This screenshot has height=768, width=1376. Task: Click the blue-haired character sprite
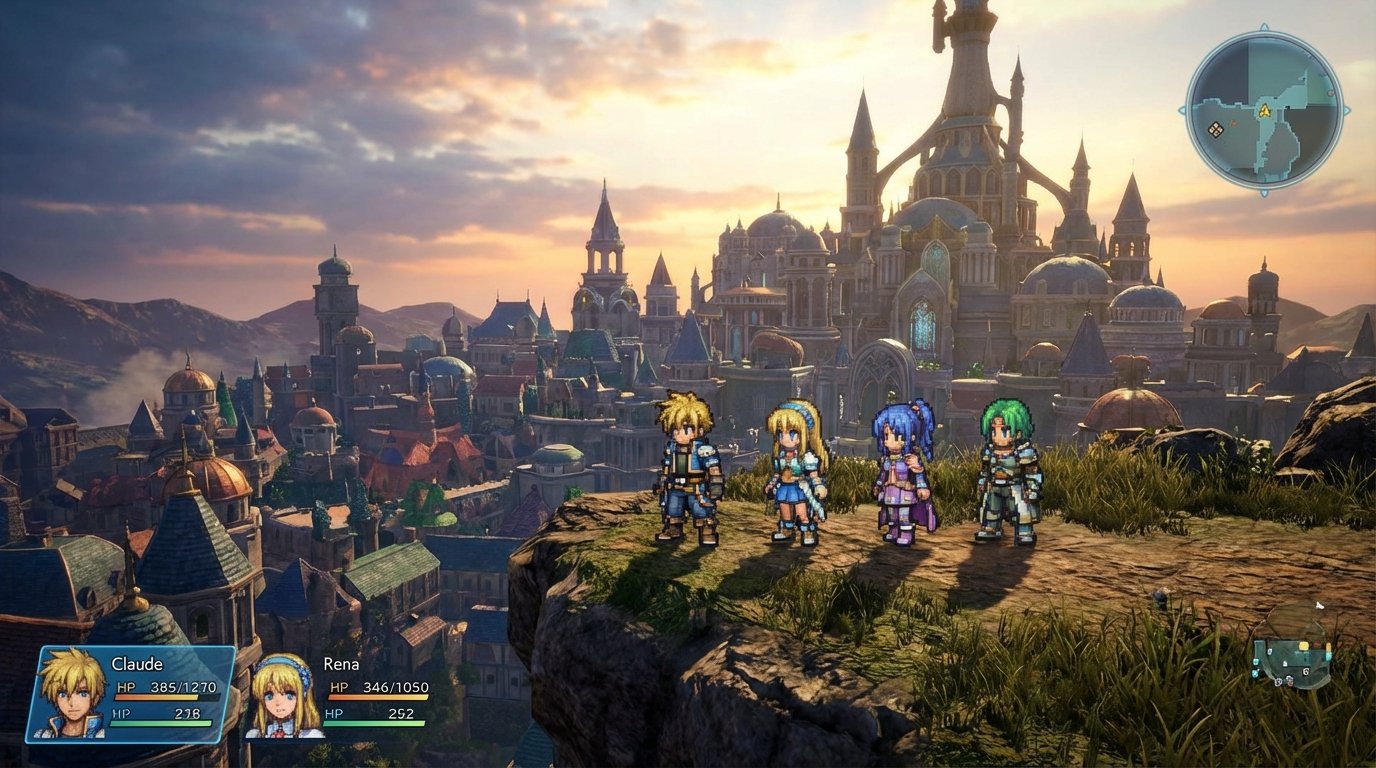pyautogui.click(x=896, y=470)
